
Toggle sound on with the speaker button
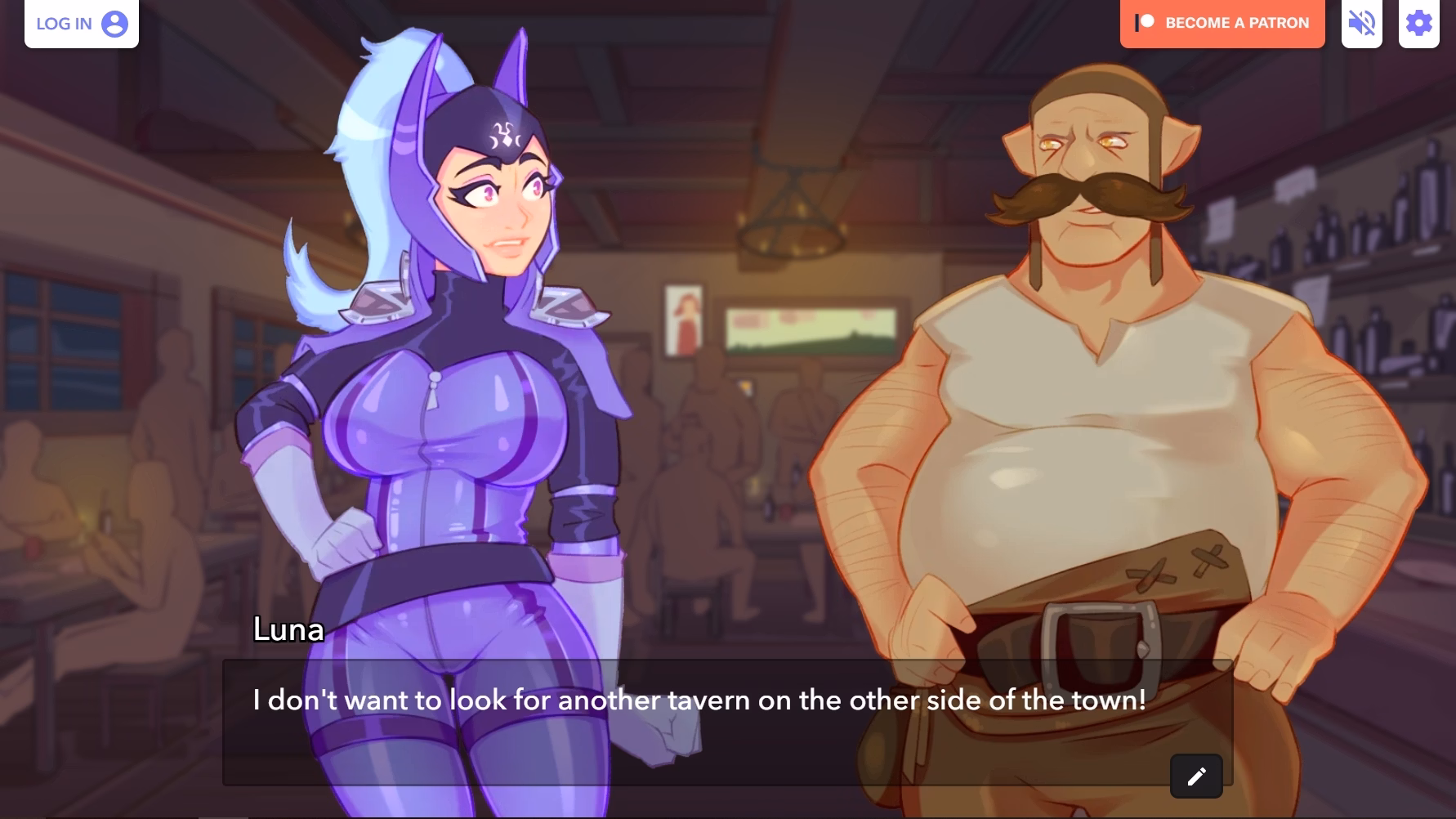(x=1361, y=23)
